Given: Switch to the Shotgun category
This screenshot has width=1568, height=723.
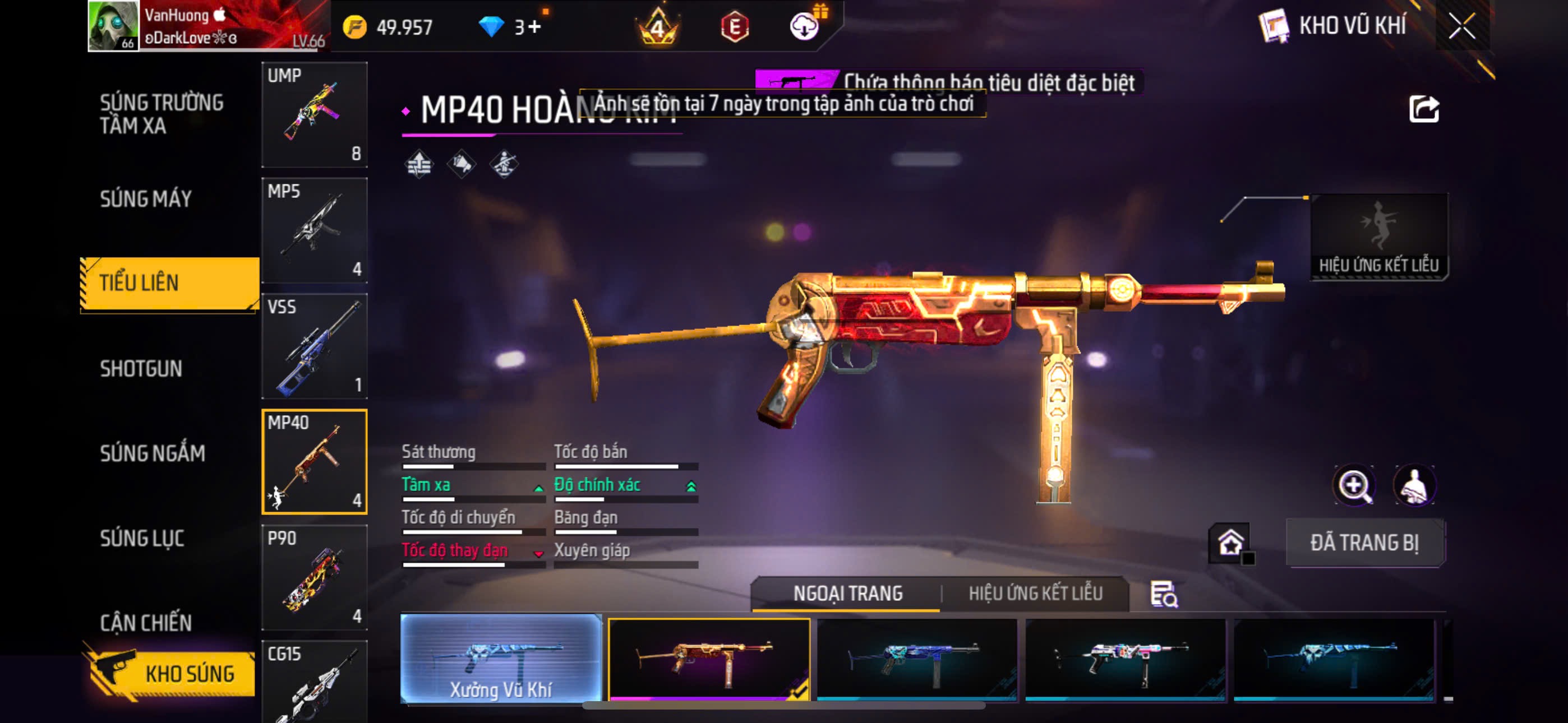Looking at the screenshot, I should (x=141, y=369).
